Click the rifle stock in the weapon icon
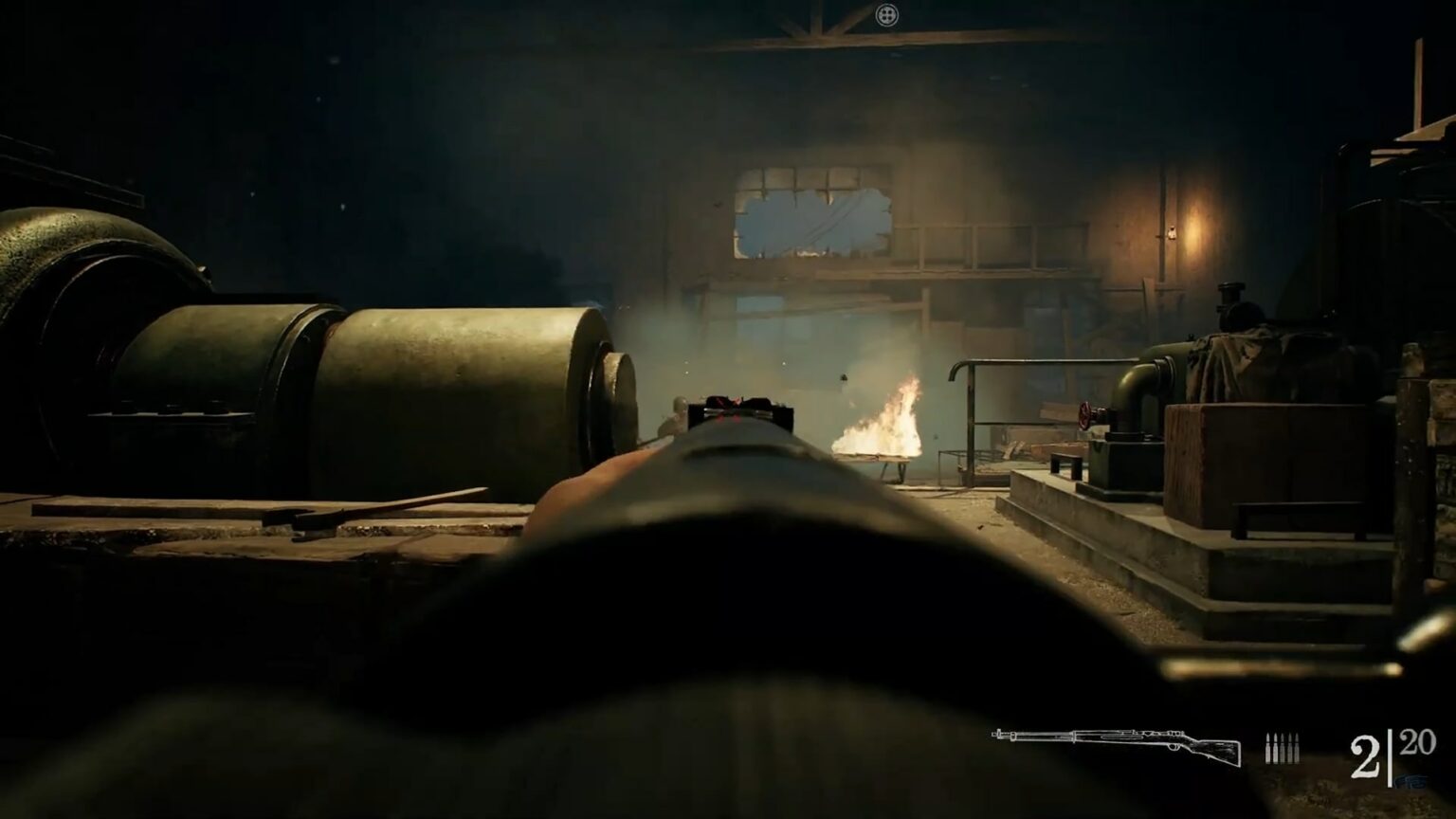The height and width of the screenshot is (819, 1456). click(1218, 752)
